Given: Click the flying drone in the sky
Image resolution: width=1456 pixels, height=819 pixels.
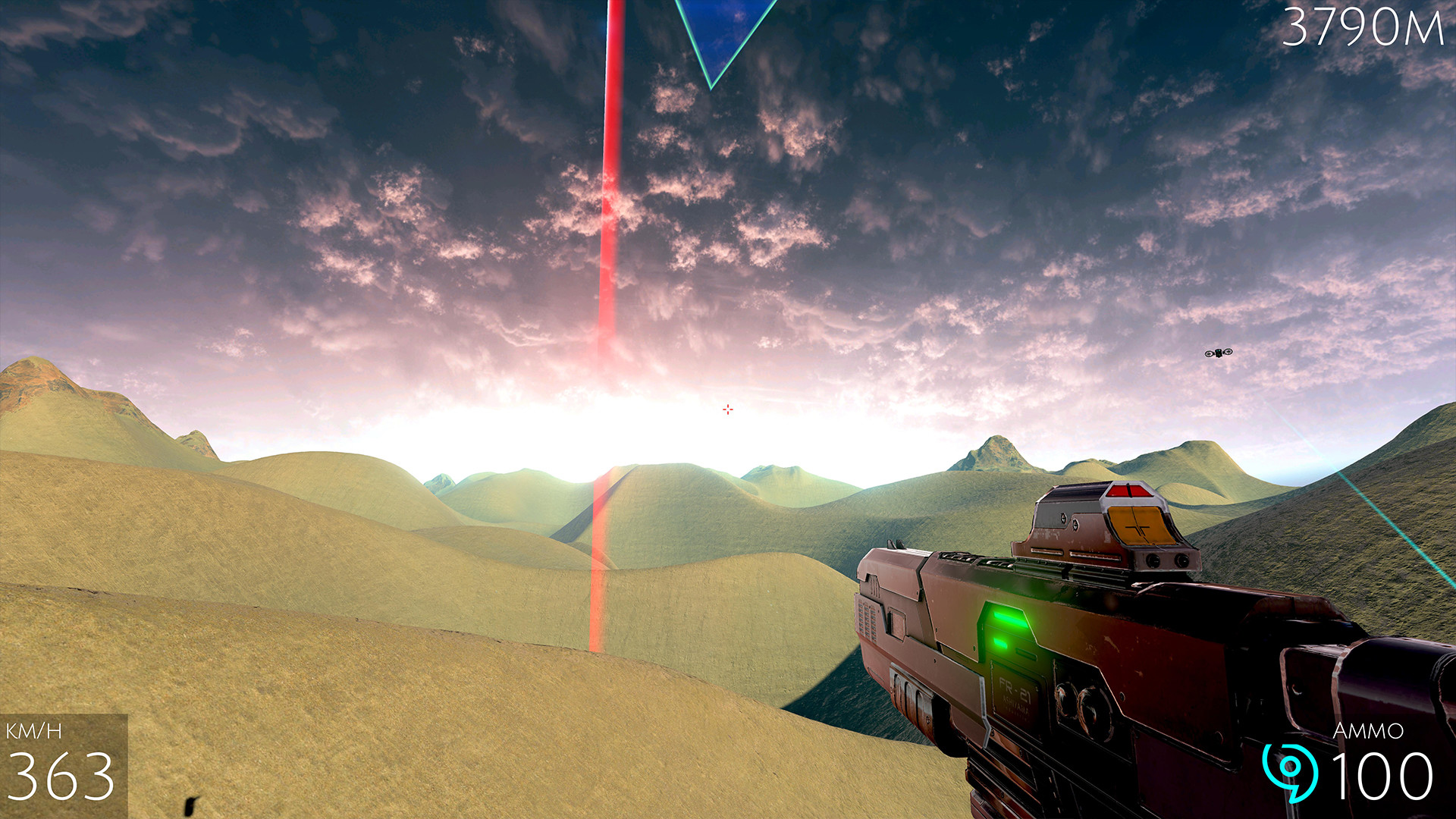Looking at the screenshot, I should (1219, 353).
